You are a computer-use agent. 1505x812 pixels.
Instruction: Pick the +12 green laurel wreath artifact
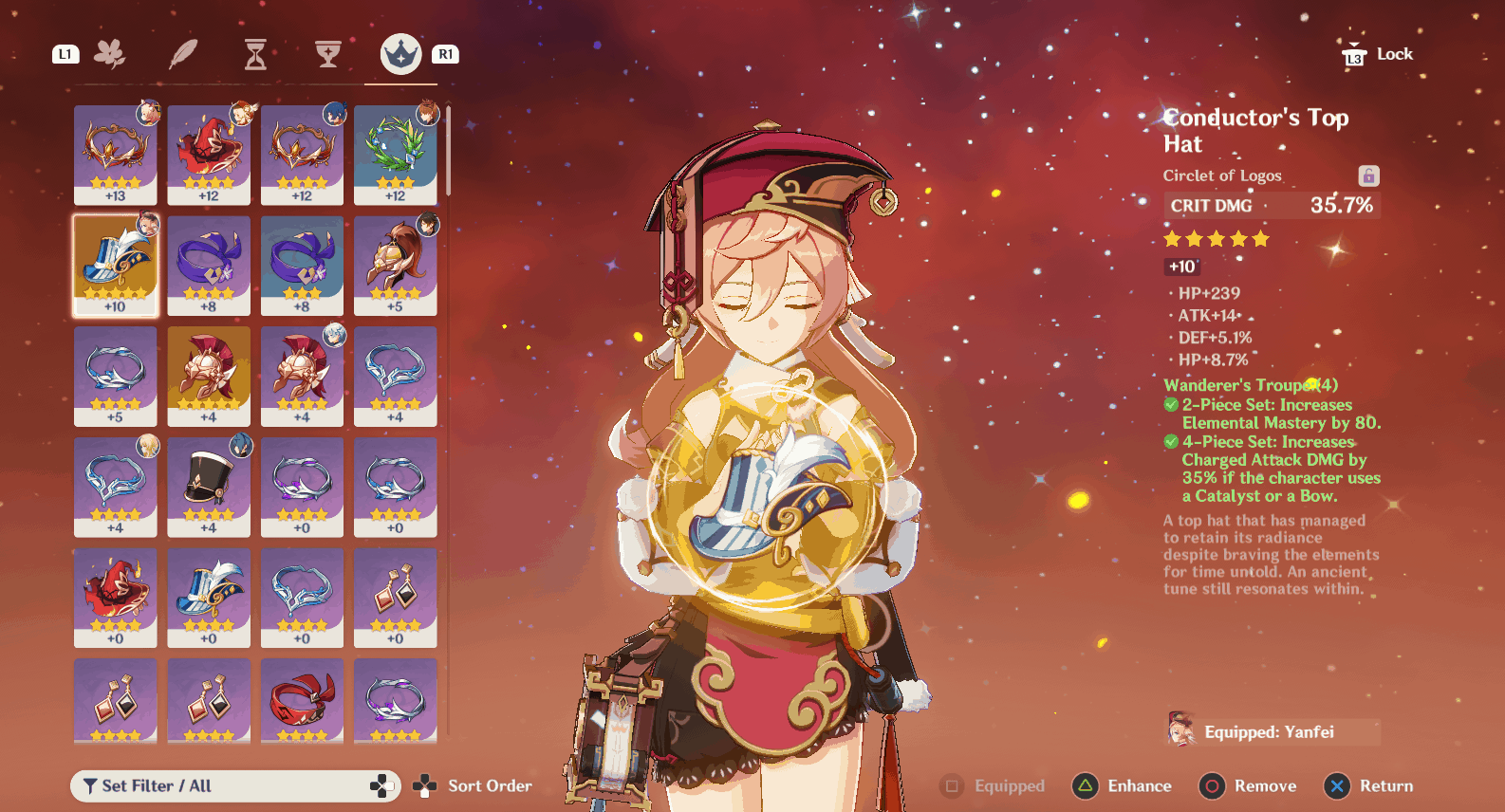396,154
